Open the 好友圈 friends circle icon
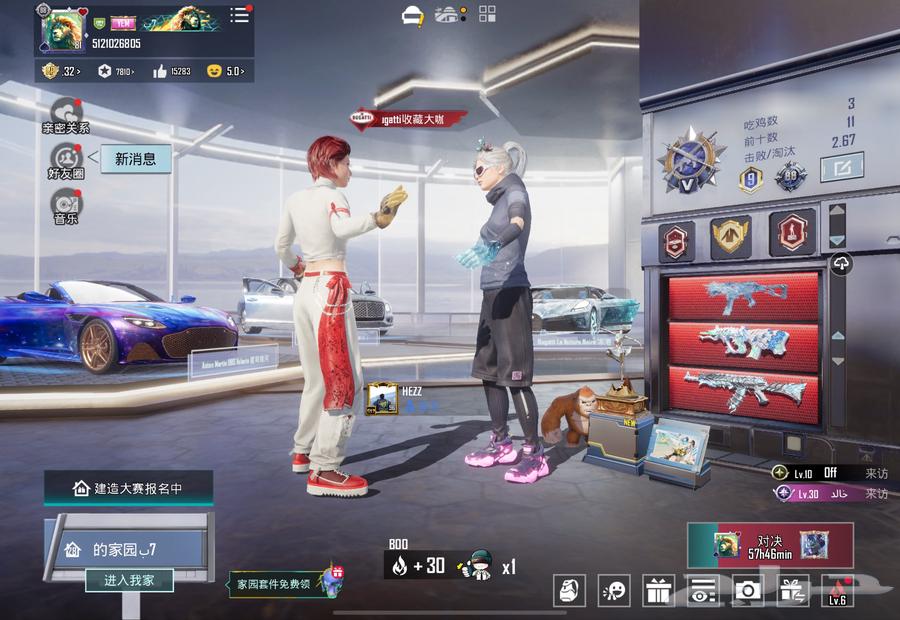Screen dimensions: 900x620 (65, 159)
